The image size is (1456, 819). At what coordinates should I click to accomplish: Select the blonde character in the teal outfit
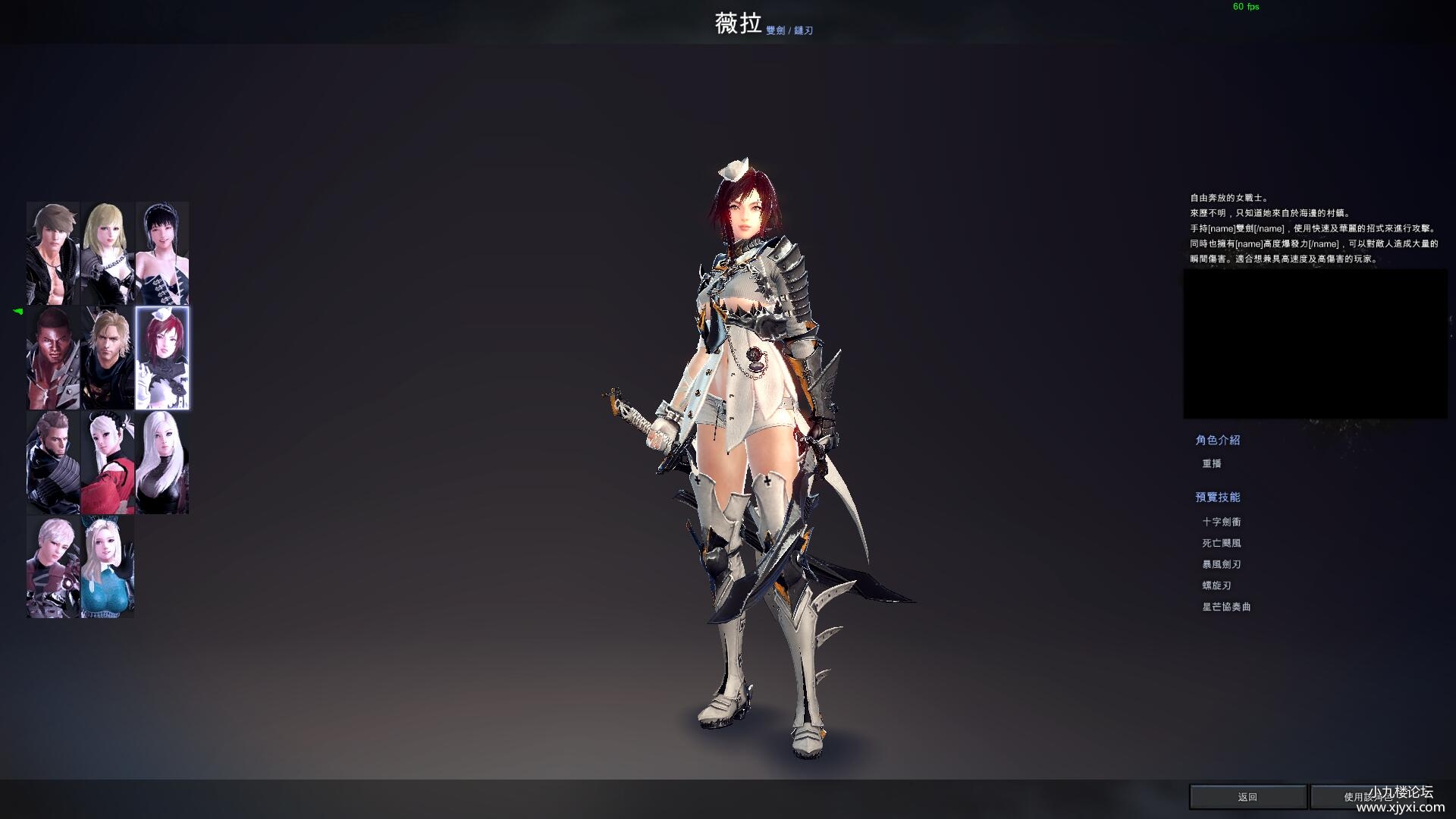[107, 565]
